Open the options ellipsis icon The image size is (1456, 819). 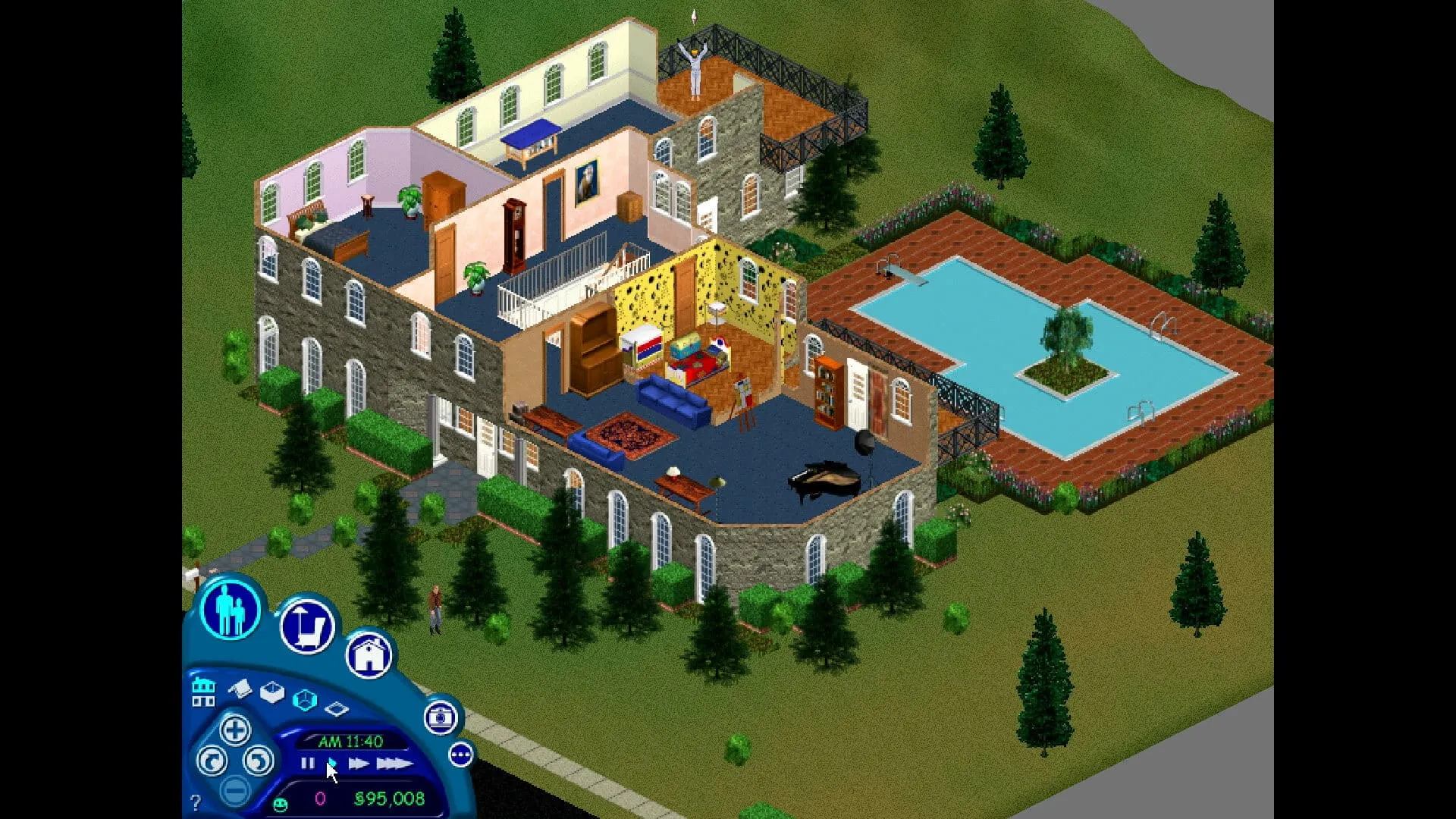click(462, 755)
